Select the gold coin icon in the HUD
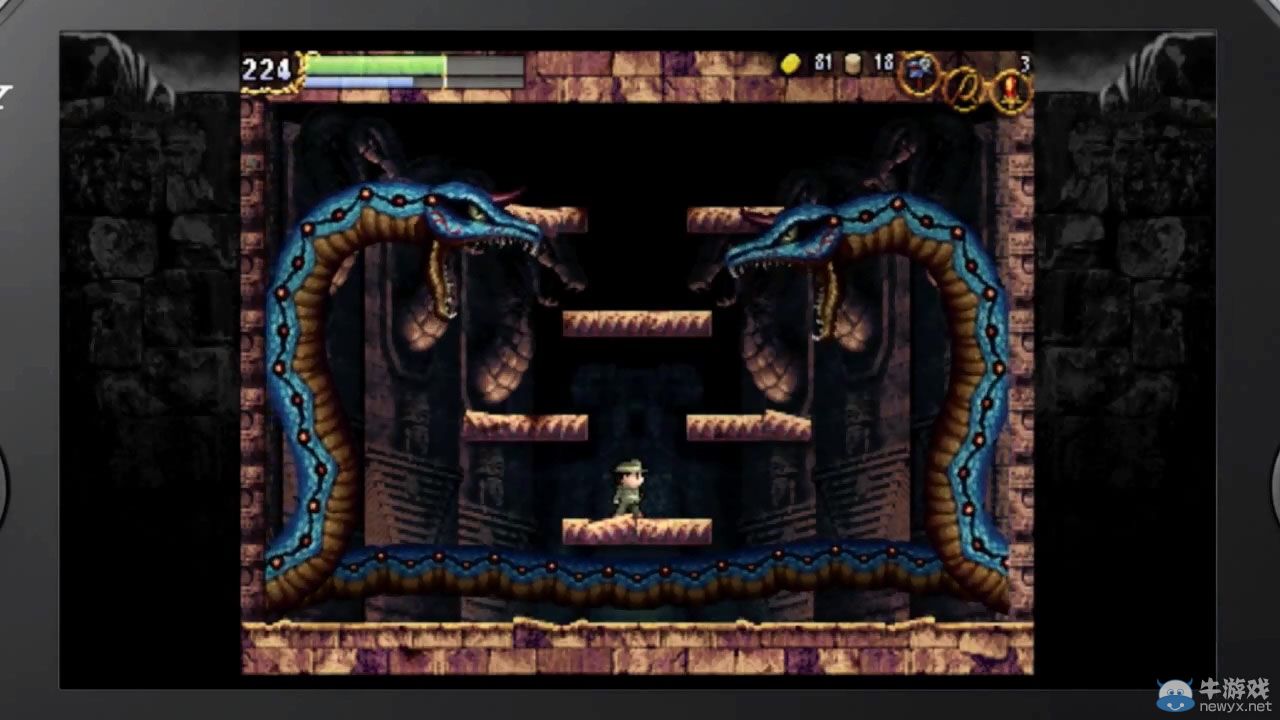 [791, 63]
